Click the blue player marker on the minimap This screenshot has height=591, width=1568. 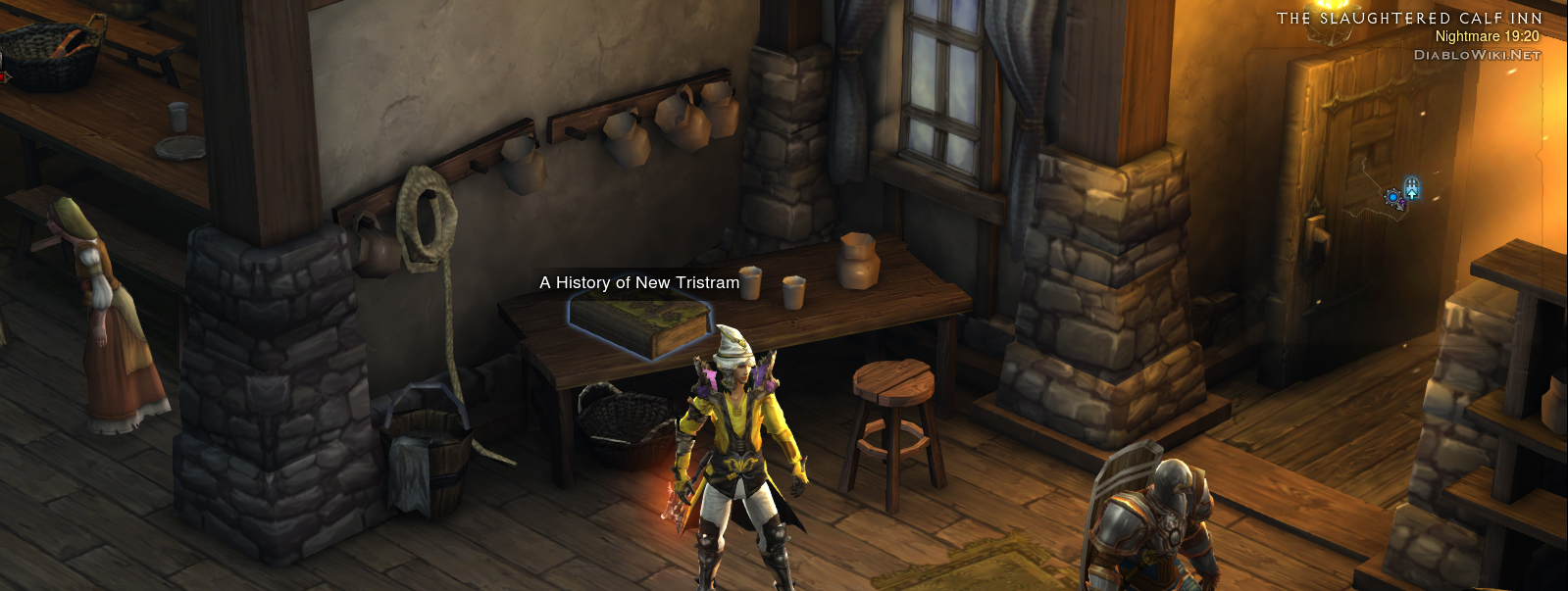1392,198
